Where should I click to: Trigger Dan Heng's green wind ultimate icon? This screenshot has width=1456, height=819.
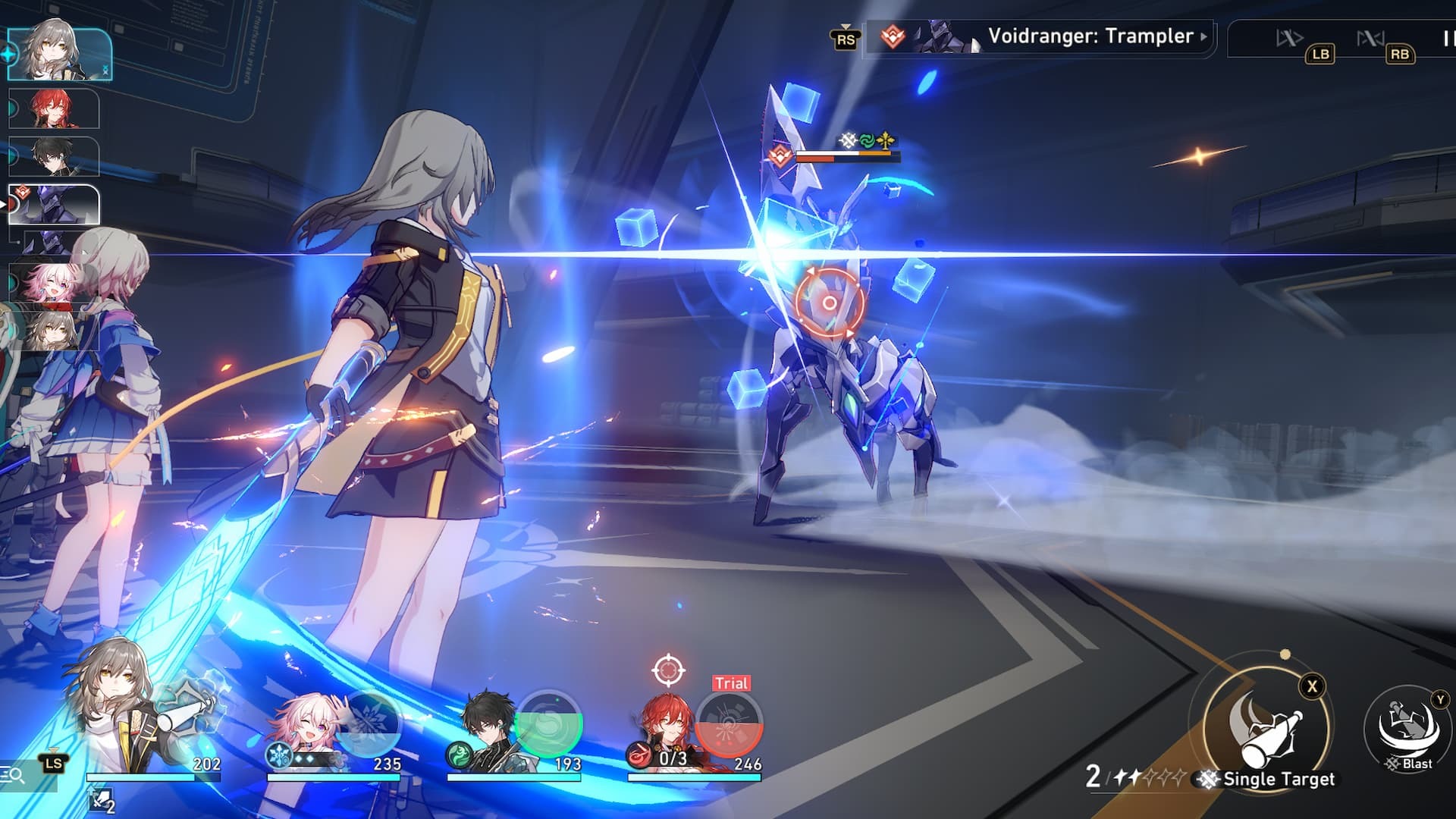[x=549, y=724]
